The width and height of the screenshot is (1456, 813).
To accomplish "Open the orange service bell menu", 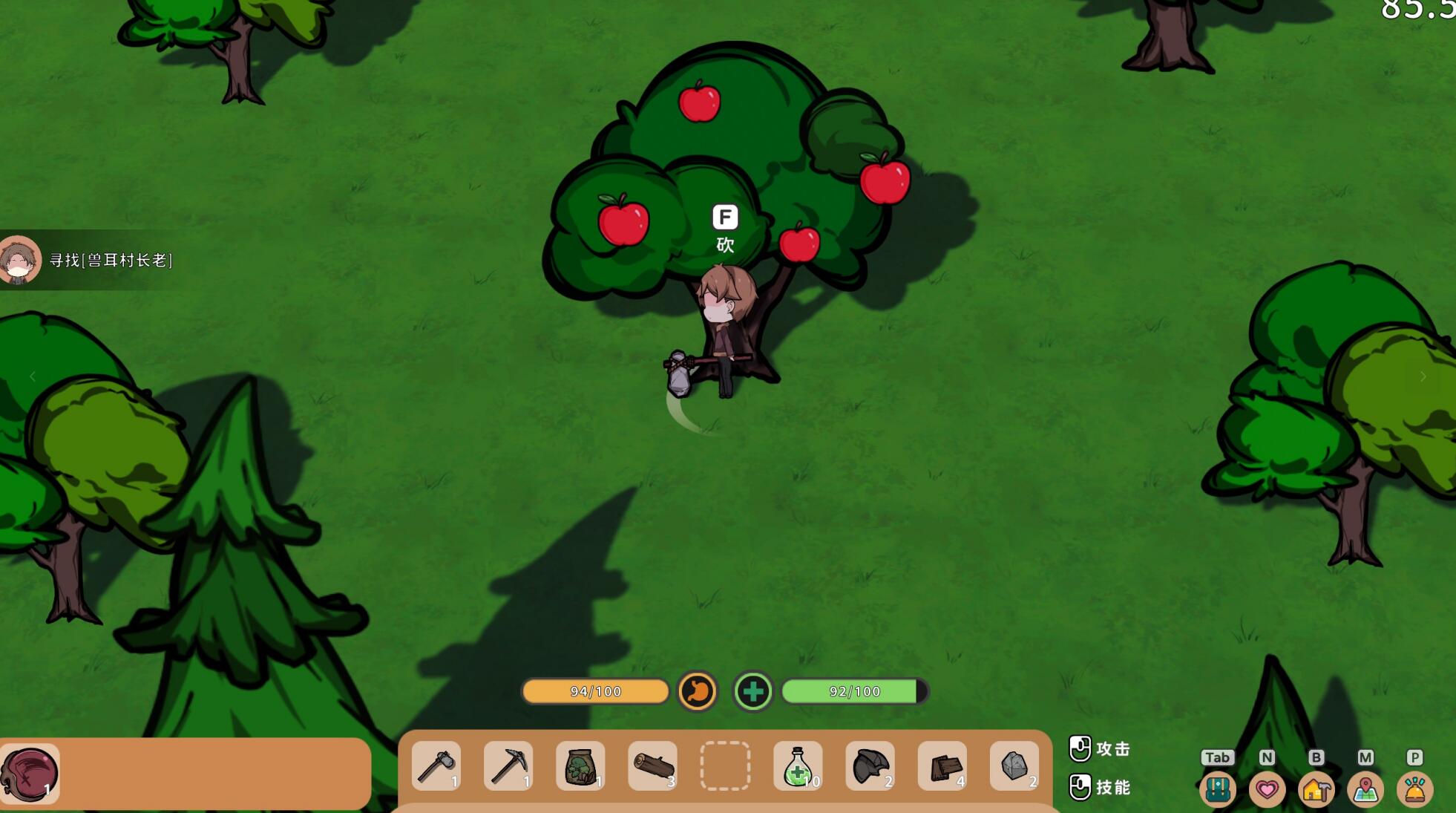I will (x=1414, y=788).
